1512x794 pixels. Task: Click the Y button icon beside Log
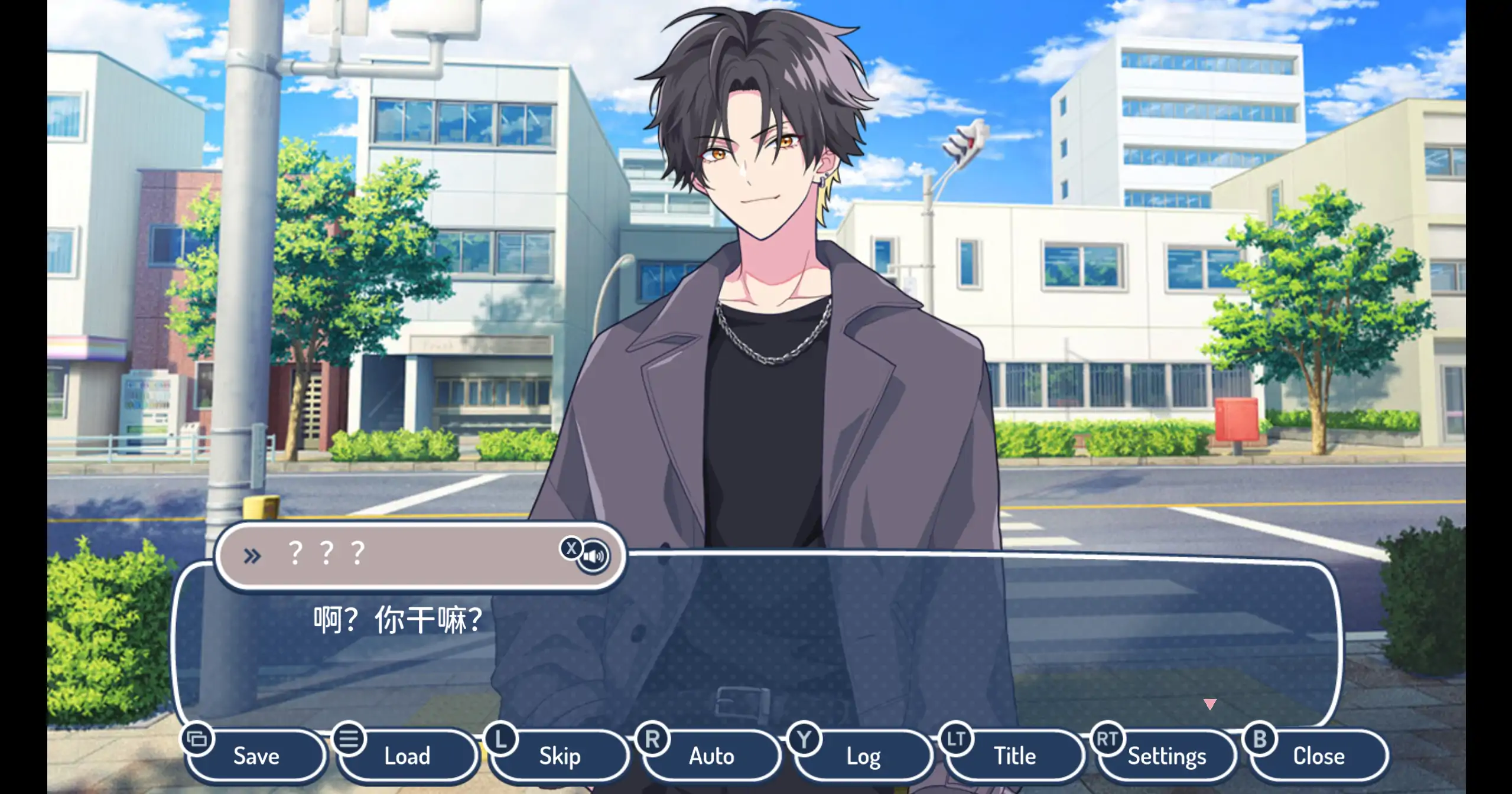(x=805, y=738)
